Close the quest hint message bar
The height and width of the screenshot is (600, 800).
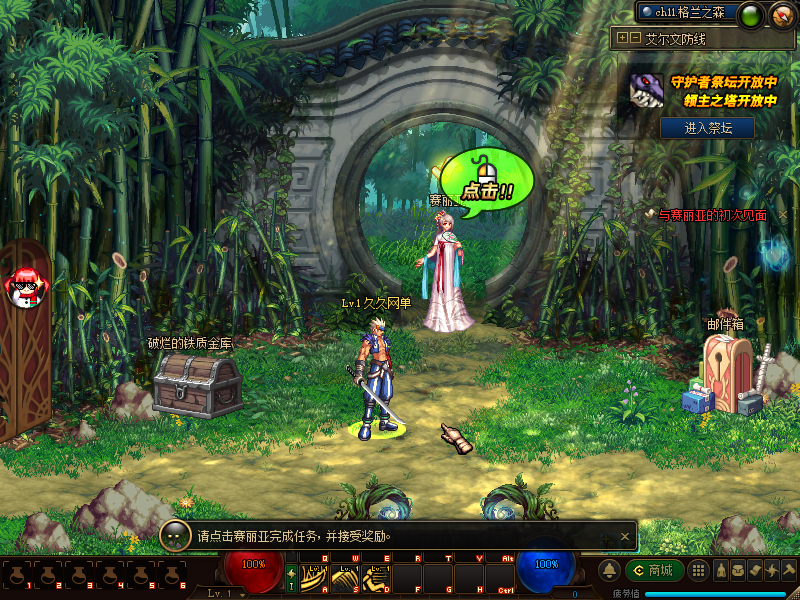point(626,536)
